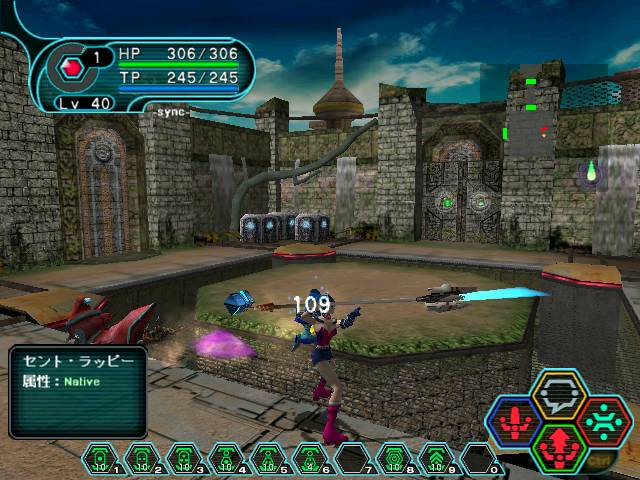Open the speech bubble chat action
This screenshot has height=480, width=640.
tap(558, 396)
